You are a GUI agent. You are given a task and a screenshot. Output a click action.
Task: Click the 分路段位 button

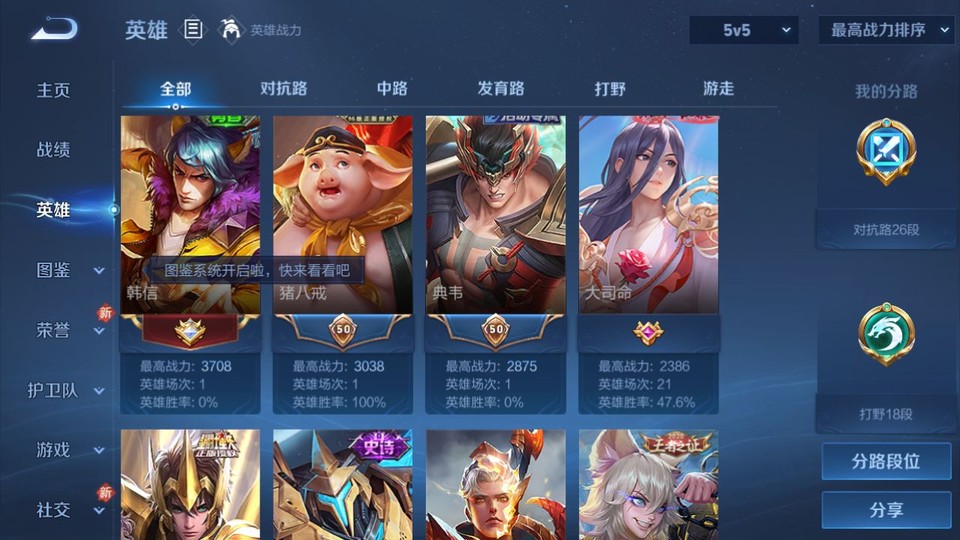(886, 462)
